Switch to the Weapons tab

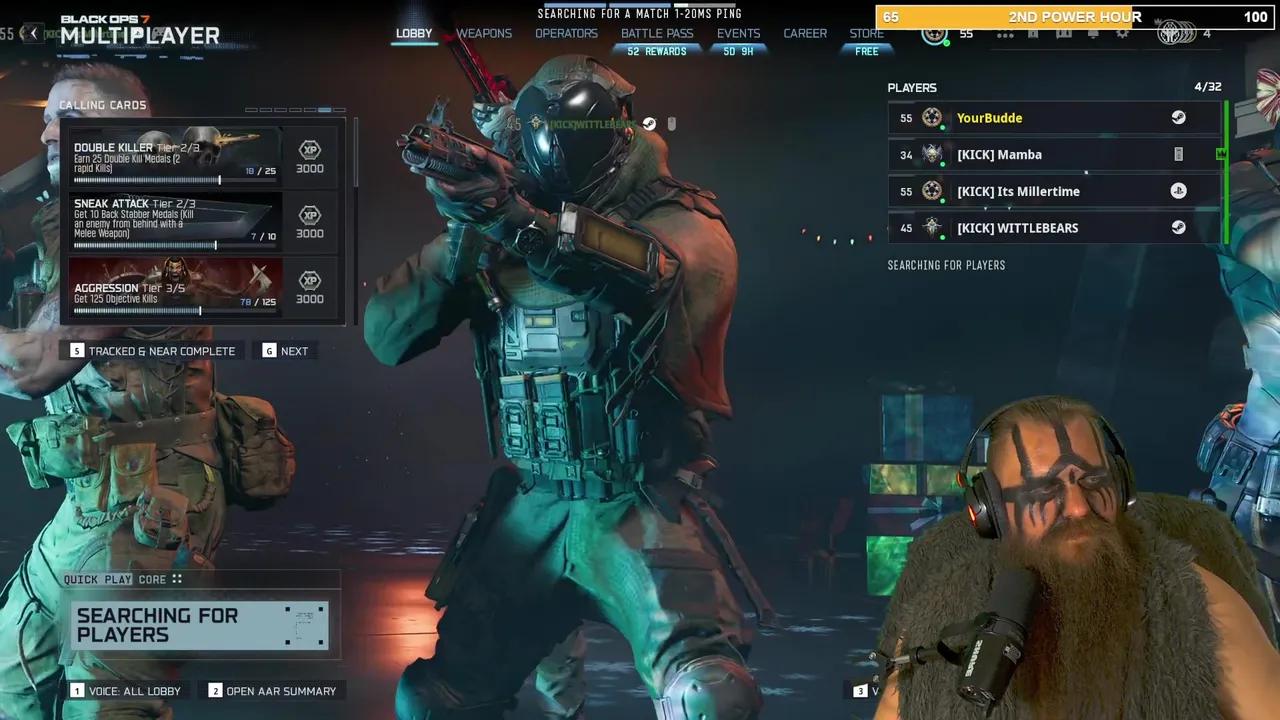click(484, 33)
